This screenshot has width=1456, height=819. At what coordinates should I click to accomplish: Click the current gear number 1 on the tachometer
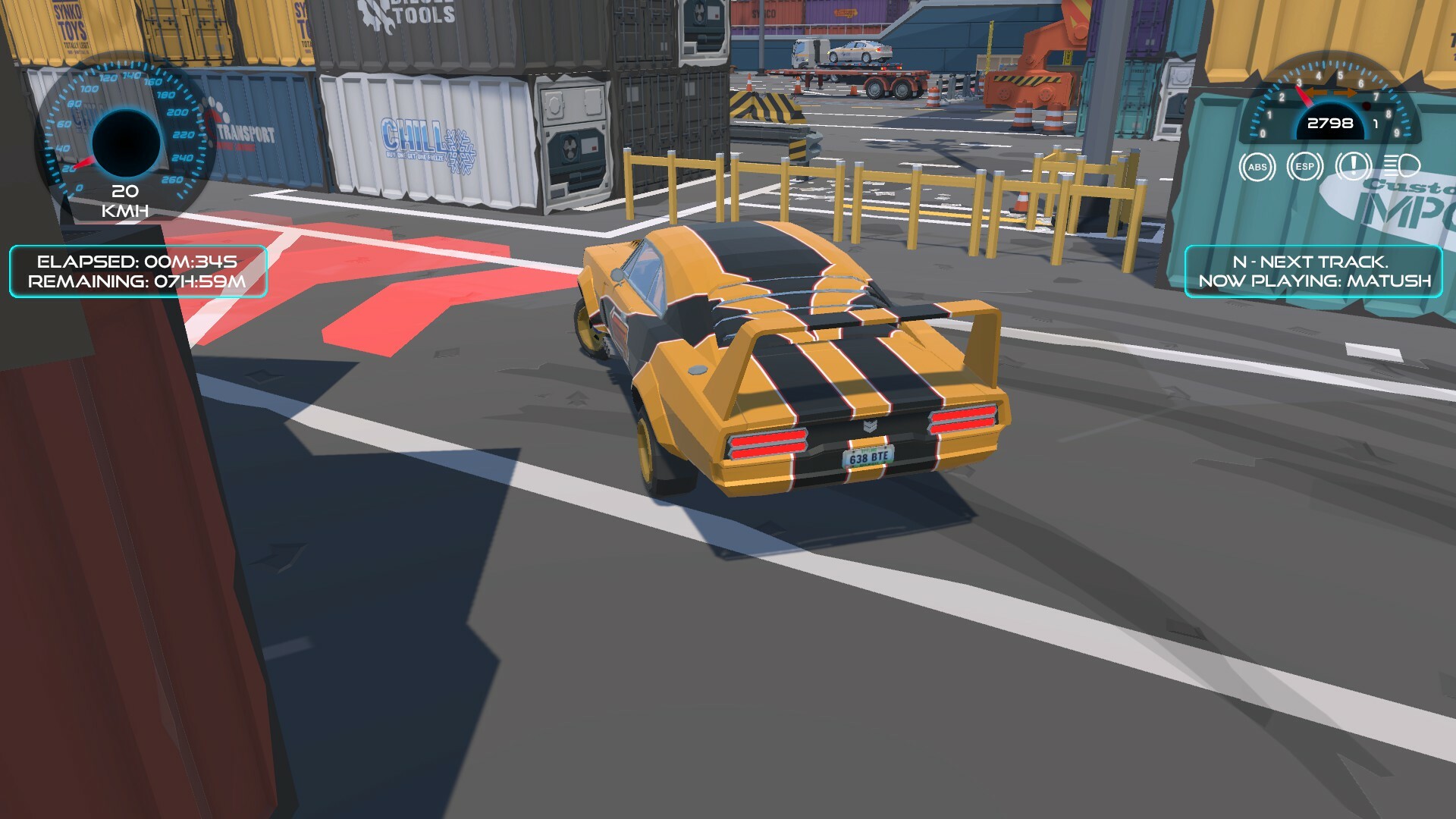1376,124
